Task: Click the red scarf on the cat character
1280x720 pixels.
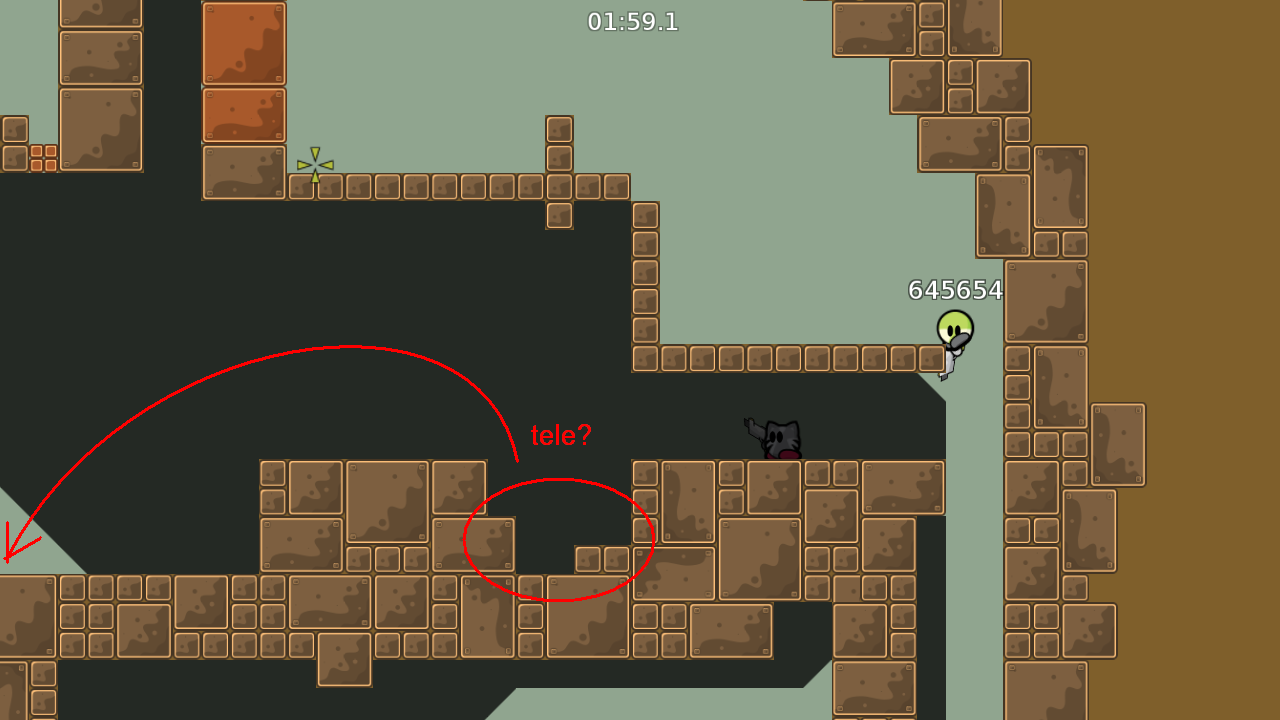Action: click(788, 455)
